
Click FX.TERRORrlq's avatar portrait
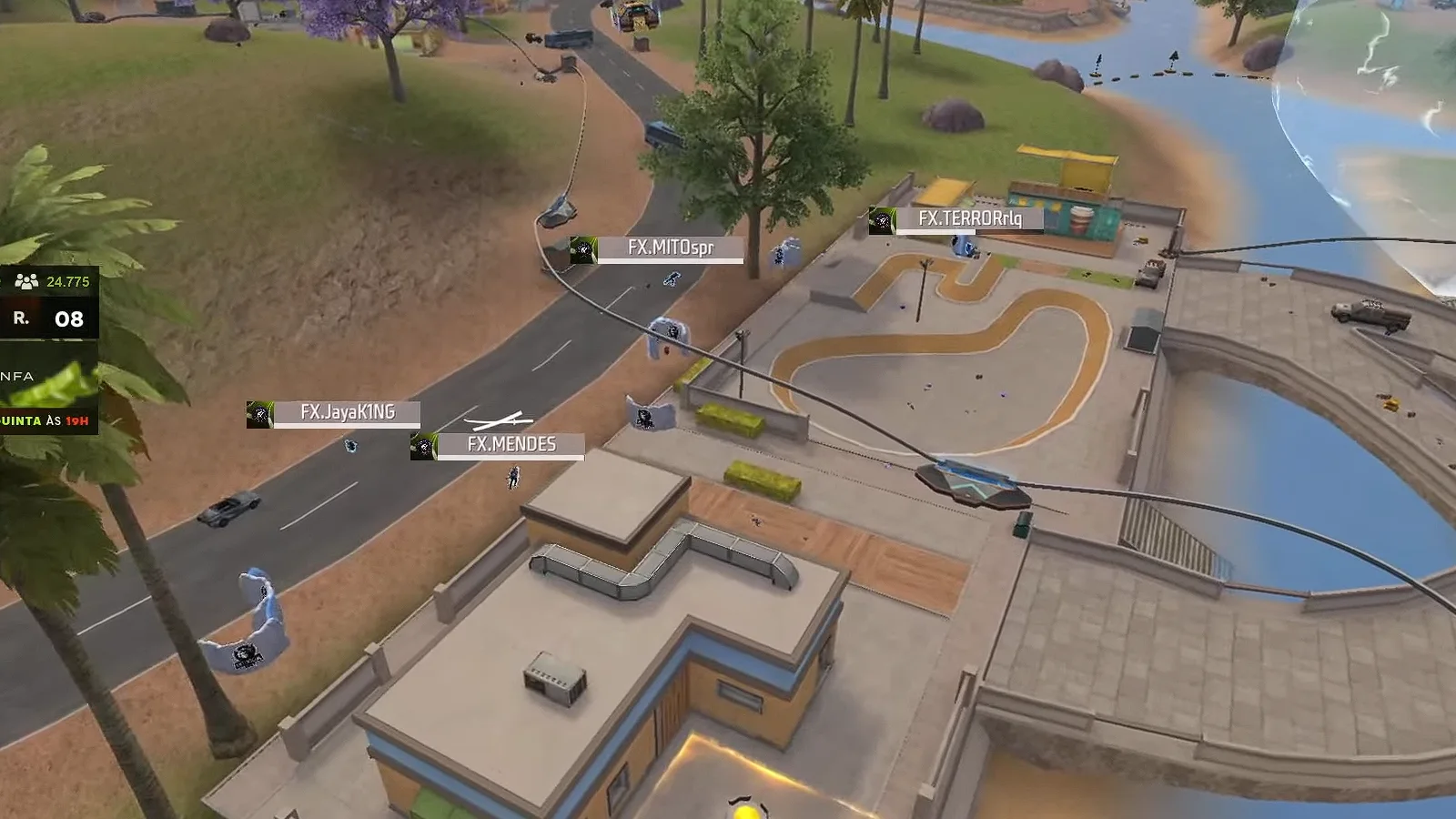click(x=882, y=220)
